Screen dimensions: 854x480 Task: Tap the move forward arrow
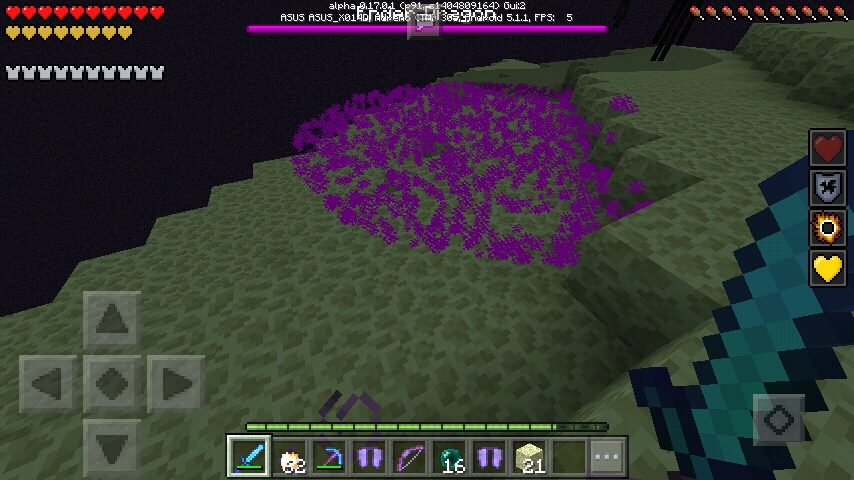(111, 320)
